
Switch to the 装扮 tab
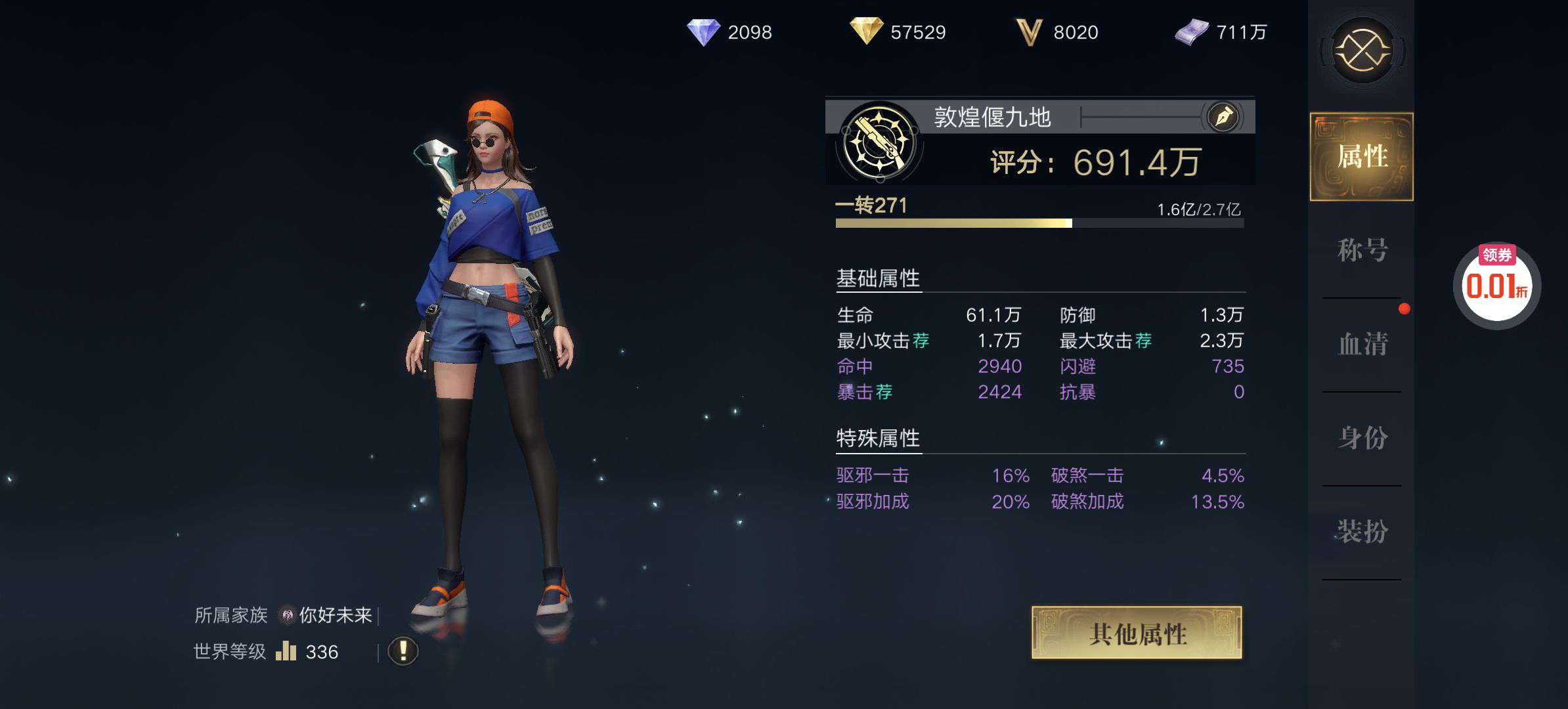coord(1362,531)
